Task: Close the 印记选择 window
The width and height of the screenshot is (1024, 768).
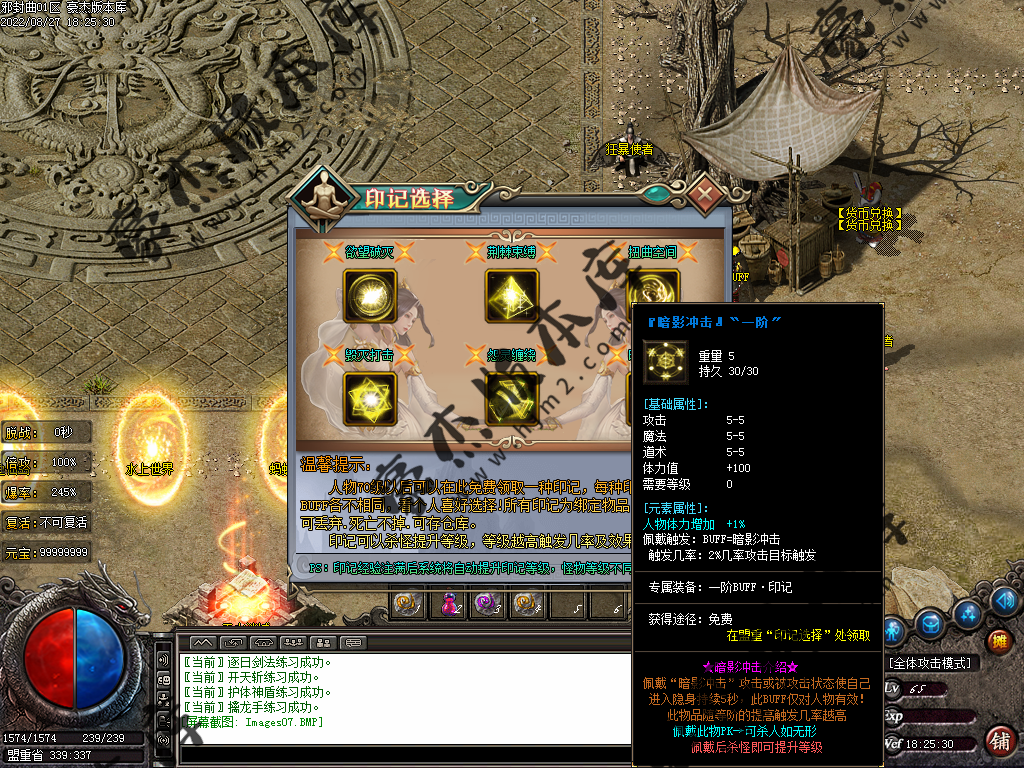Action: [x=706, y=192]
